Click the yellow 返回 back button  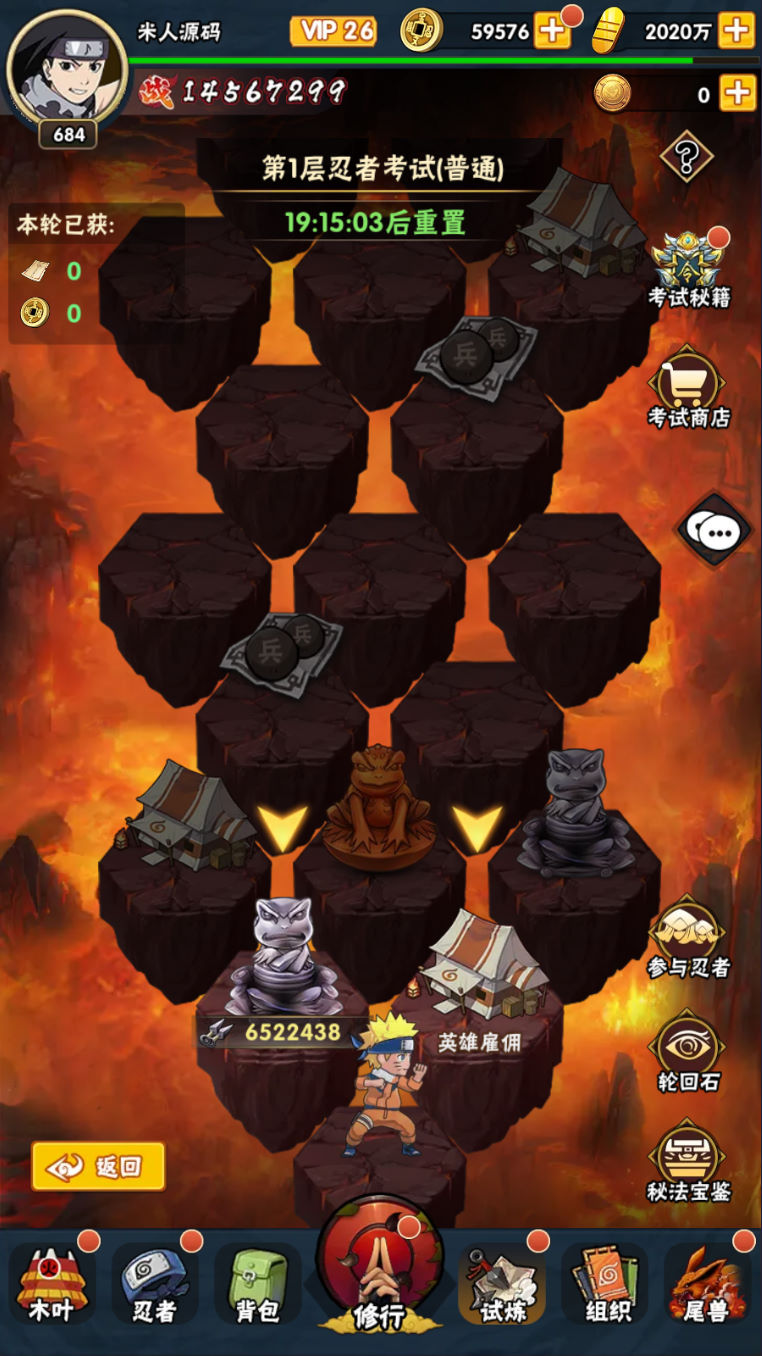[98, 1166]
